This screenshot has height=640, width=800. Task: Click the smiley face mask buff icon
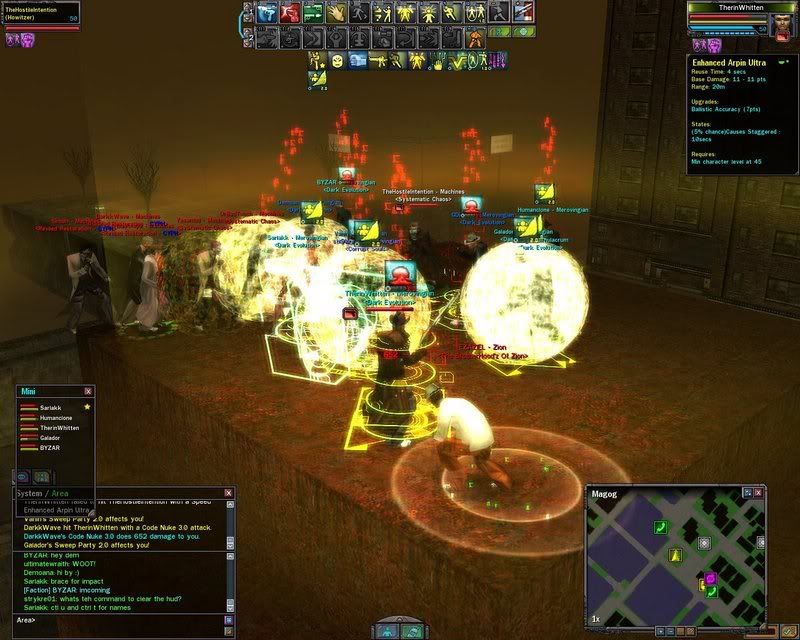(337, 62)
